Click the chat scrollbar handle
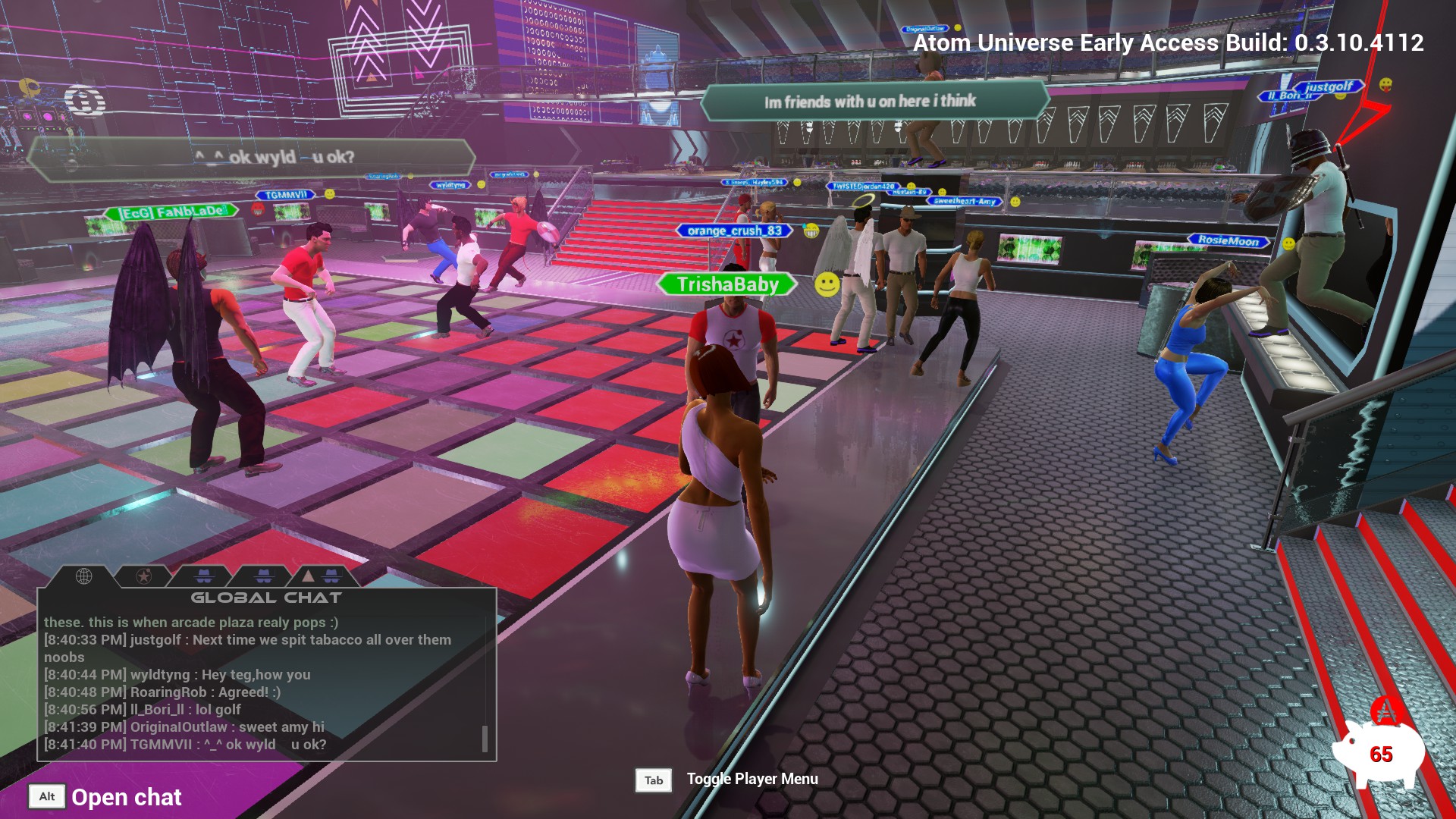This screenshot has height=819, width=1456. (x=485, y=739)
